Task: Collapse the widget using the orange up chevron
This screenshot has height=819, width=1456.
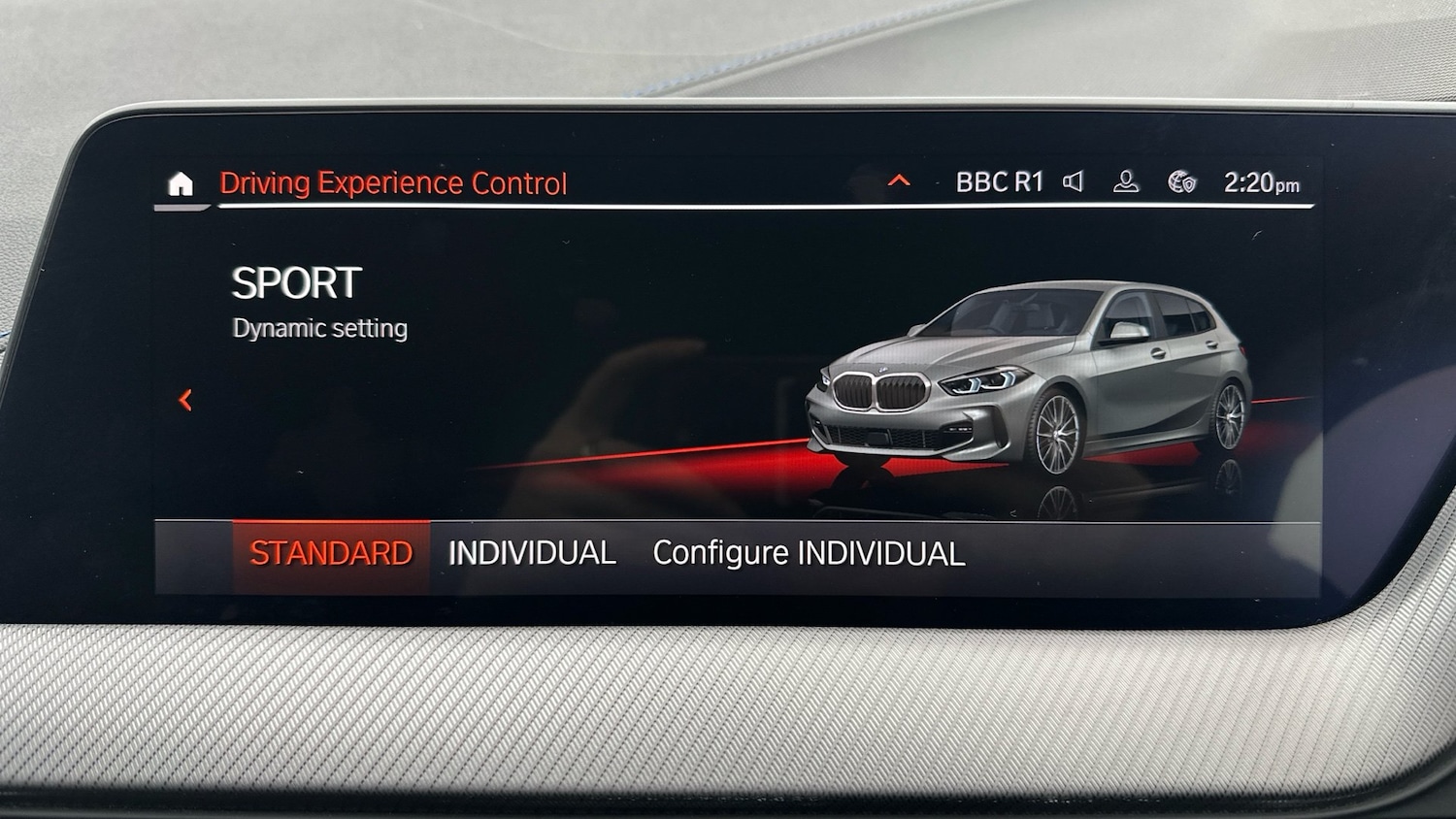Action: tap(898, 179)
